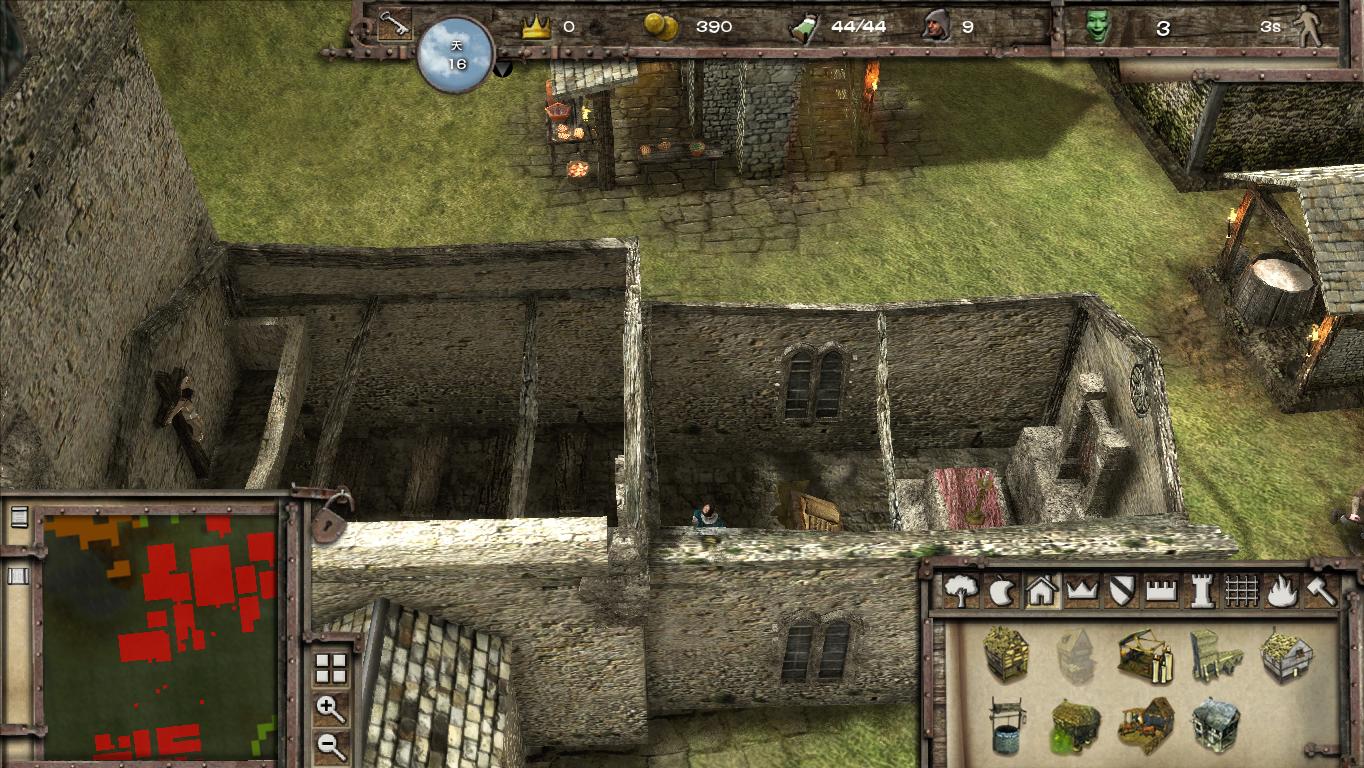Select the well building icon

click(1006, 725)
